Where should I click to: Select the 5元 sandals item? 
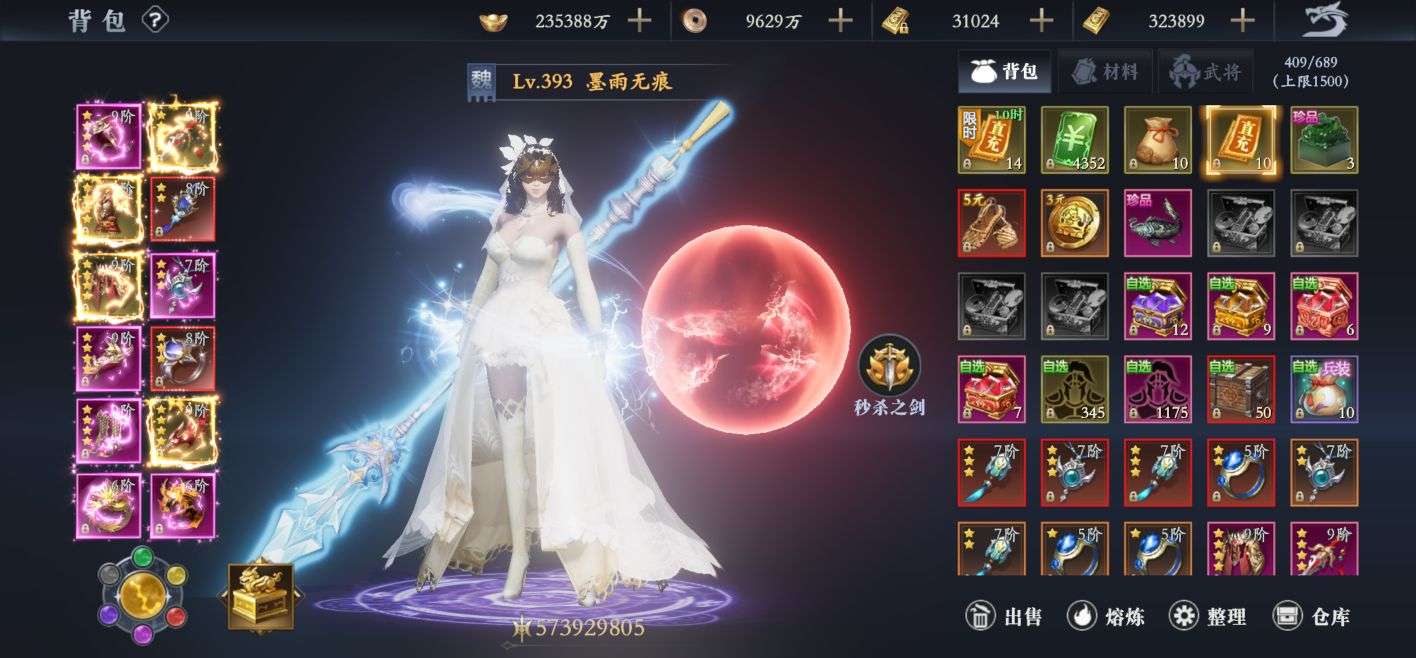992,223
